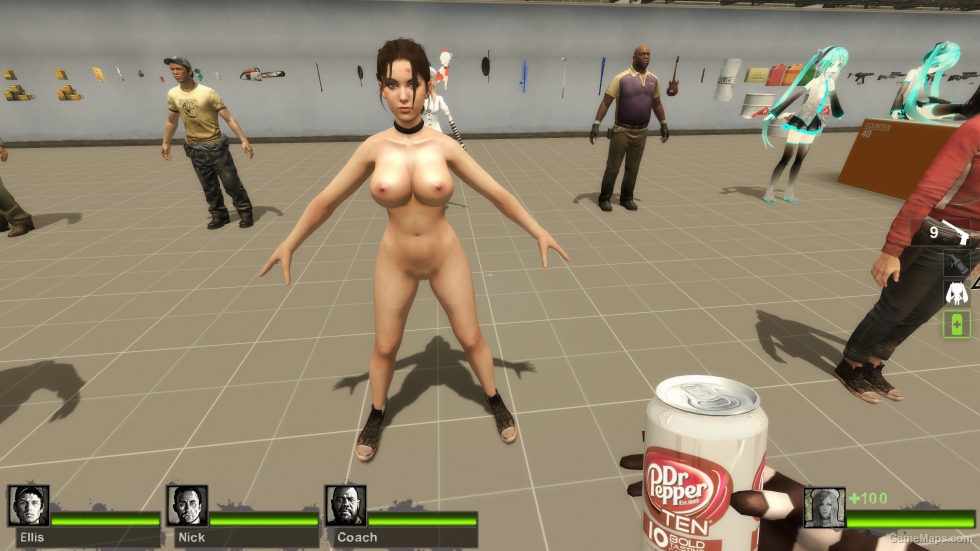
Task: Select the molotov bottle slot
Action: coord(957,263)
